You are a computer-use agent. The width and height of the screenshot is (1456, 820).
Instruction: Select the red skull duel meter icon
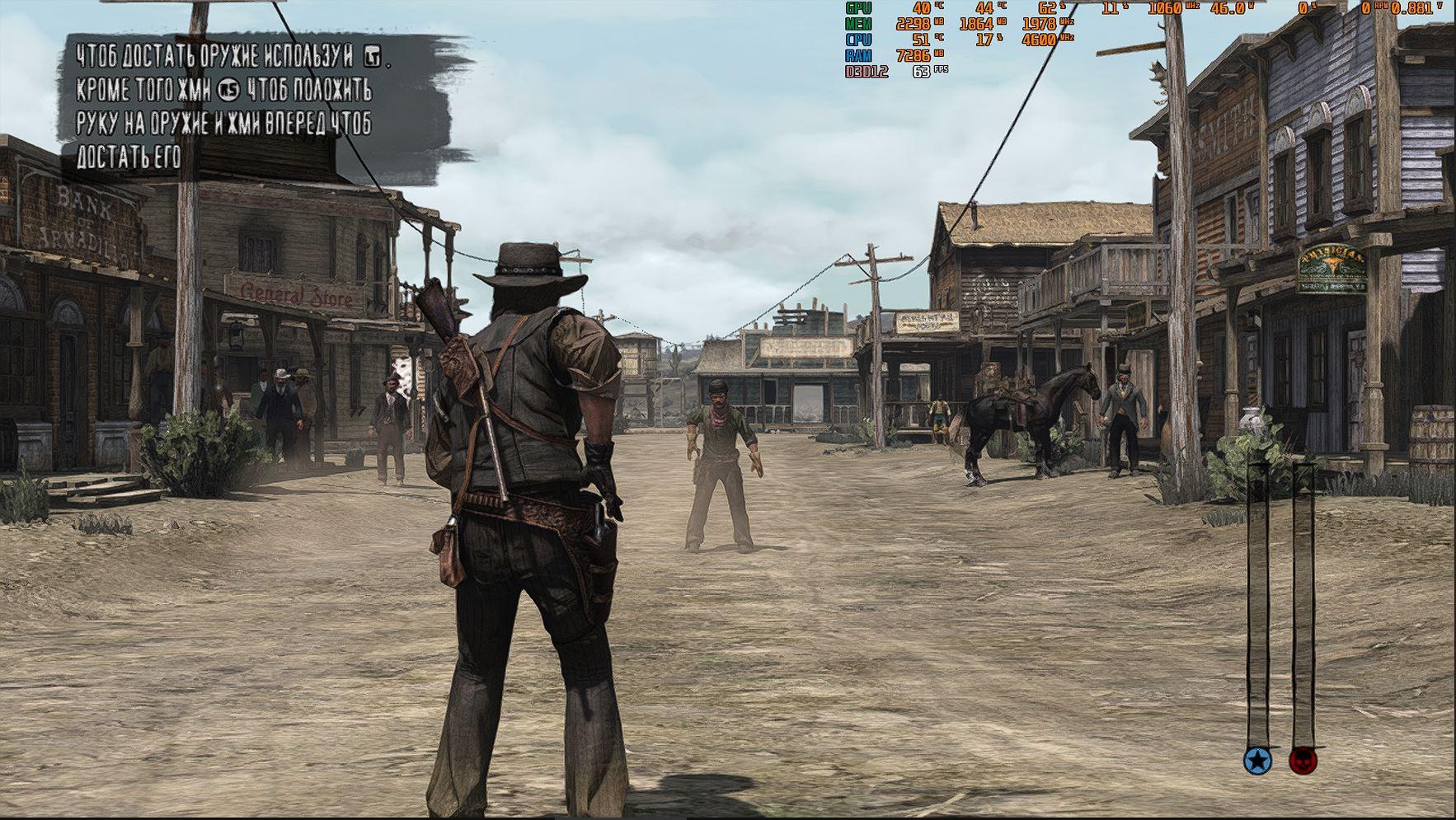(1303, 761)
